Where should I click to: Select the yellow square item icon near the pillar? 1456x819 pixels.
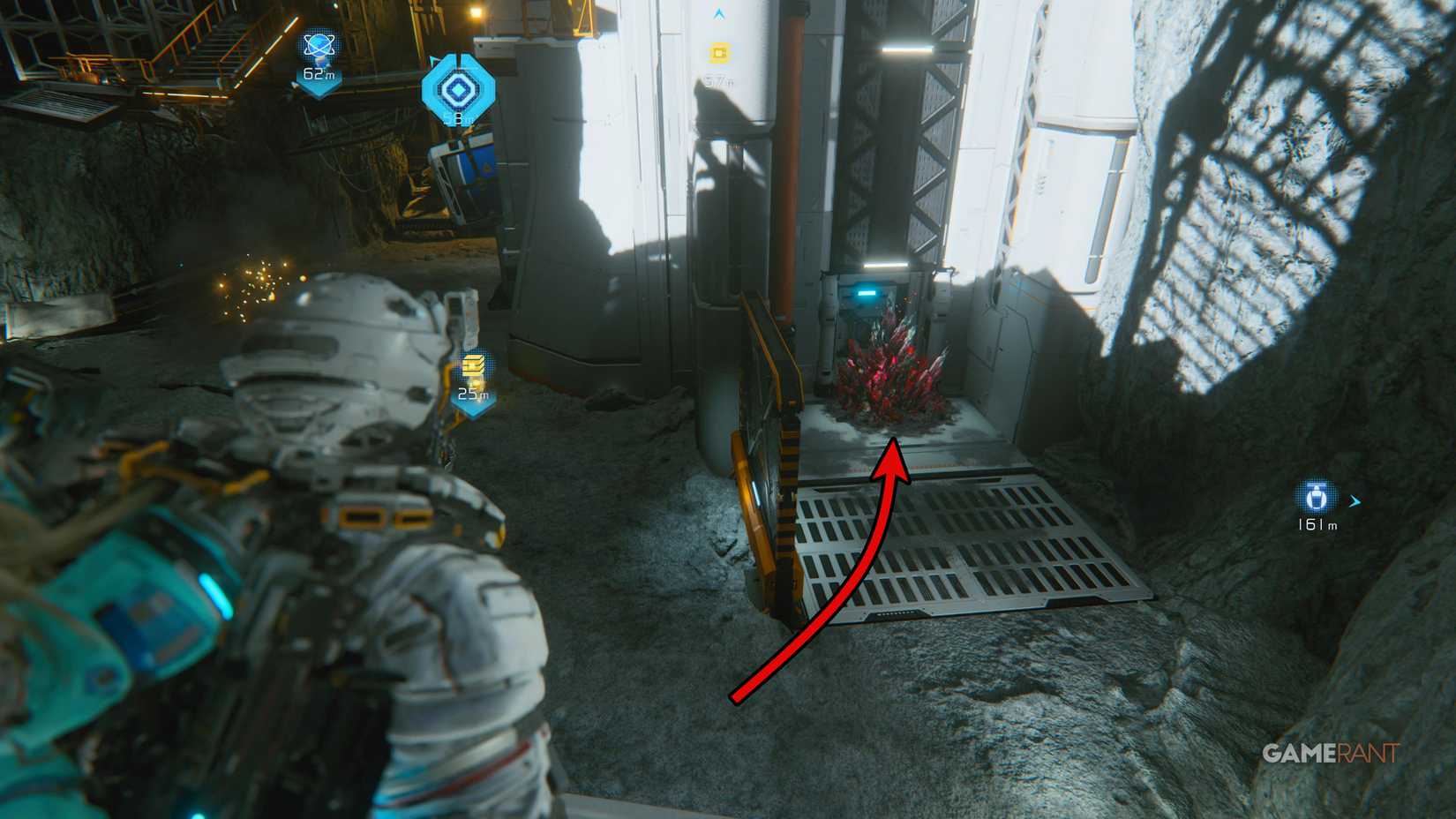(x=721, y=53)
